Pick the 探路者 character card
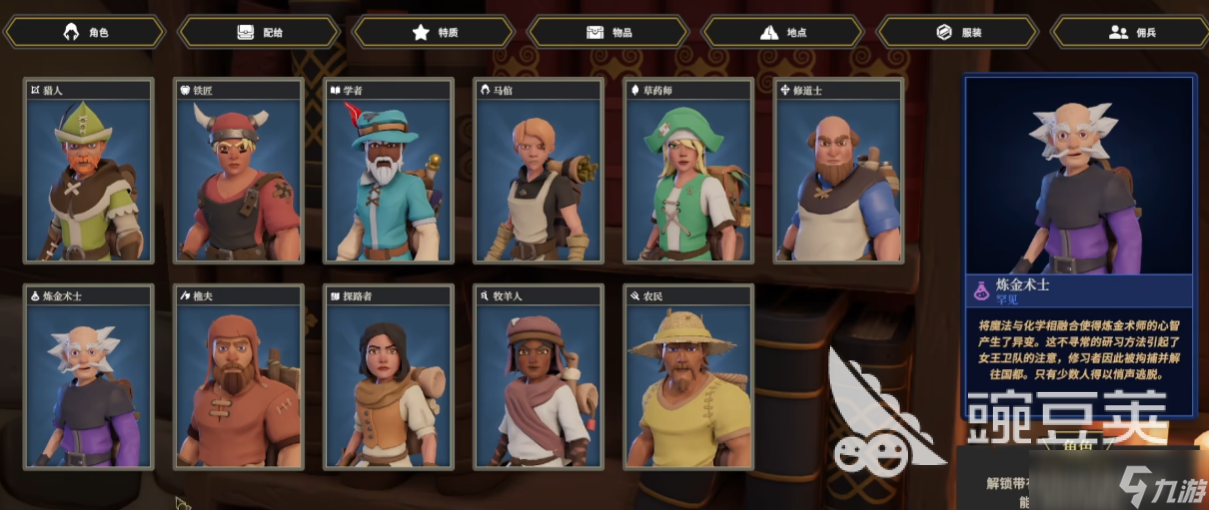The image size is (1209, 510). [x=390, y=377]
